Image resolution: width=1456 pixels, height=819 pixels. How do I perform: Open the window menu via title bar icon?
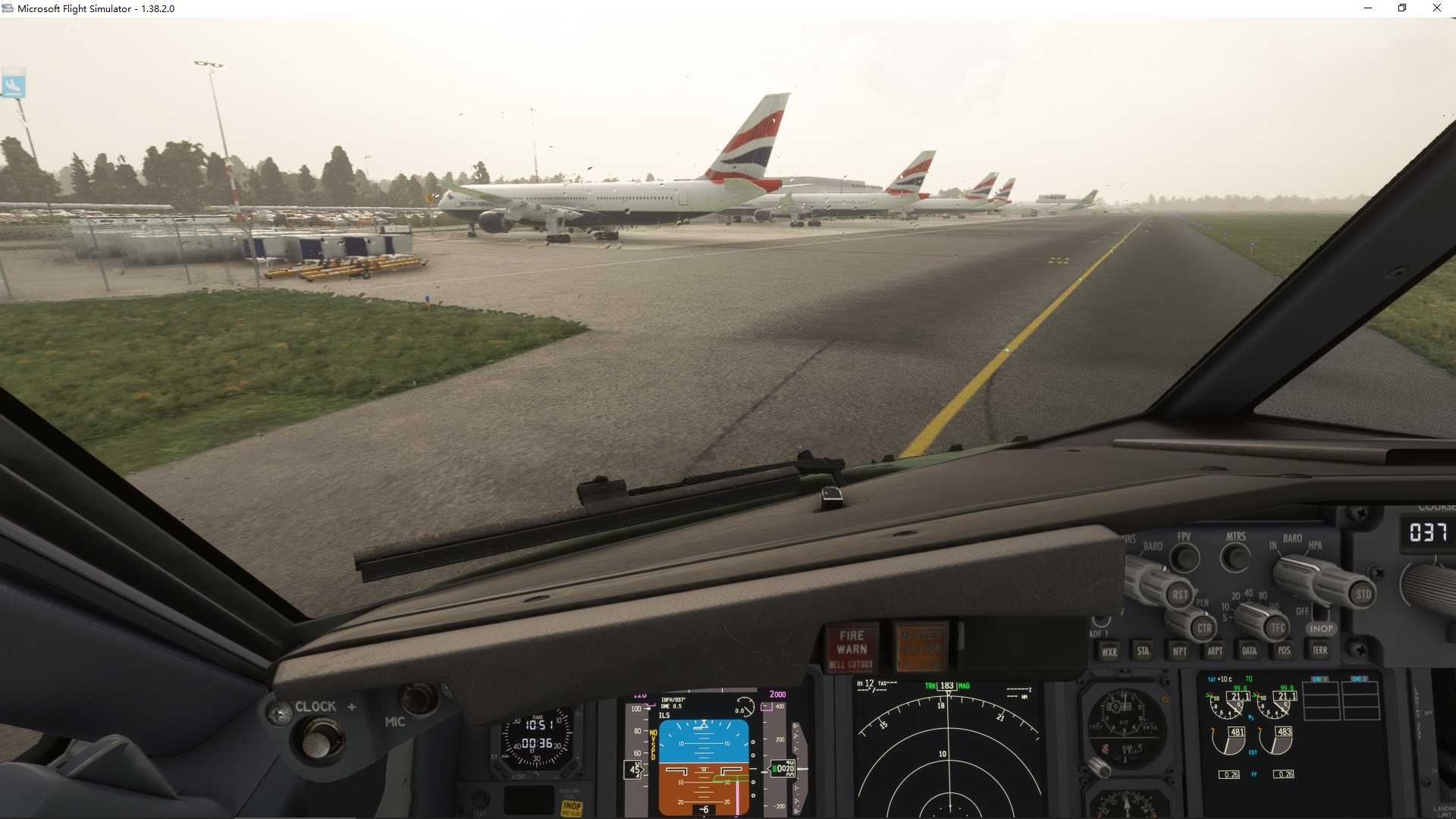coord(8,8)
